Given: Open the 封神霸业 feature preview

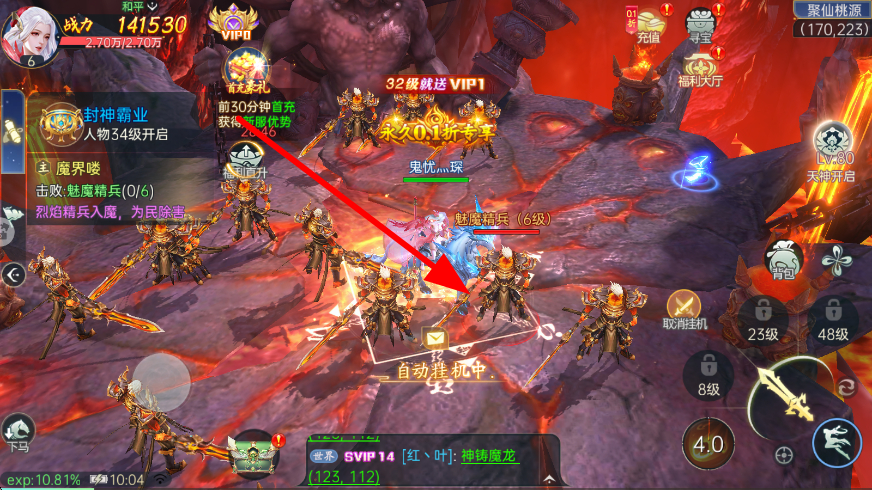Looking at the screenshot, I should [110, 124].
